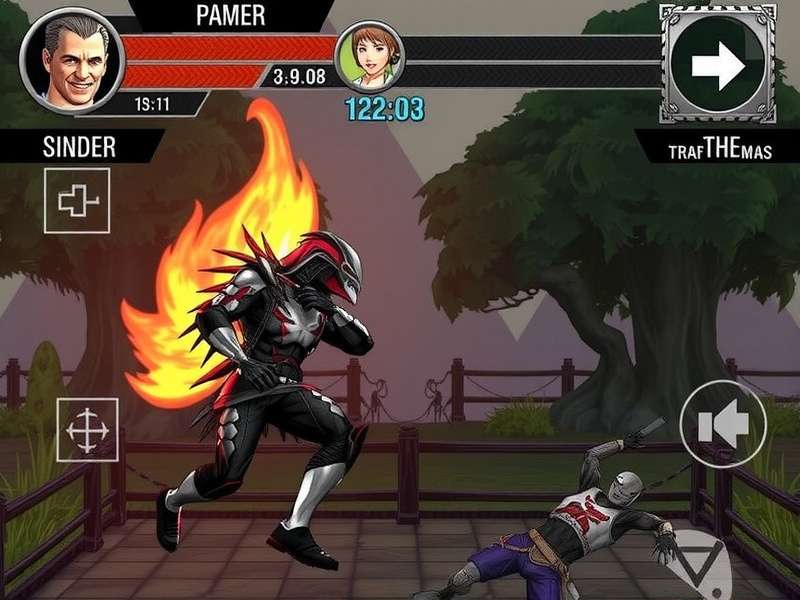
Task: Tap the downward triangle button
Action: pyautogui.click(x=701, y=561)
